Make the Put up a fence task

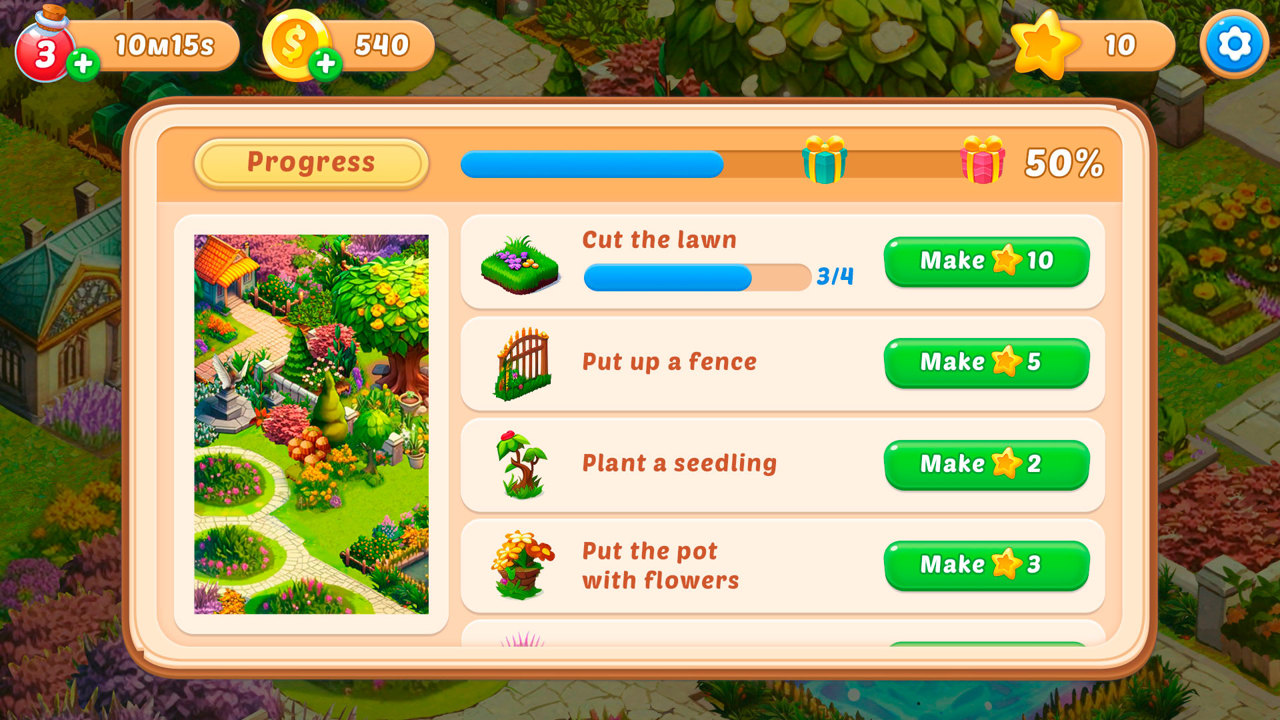tap(986, 362)
